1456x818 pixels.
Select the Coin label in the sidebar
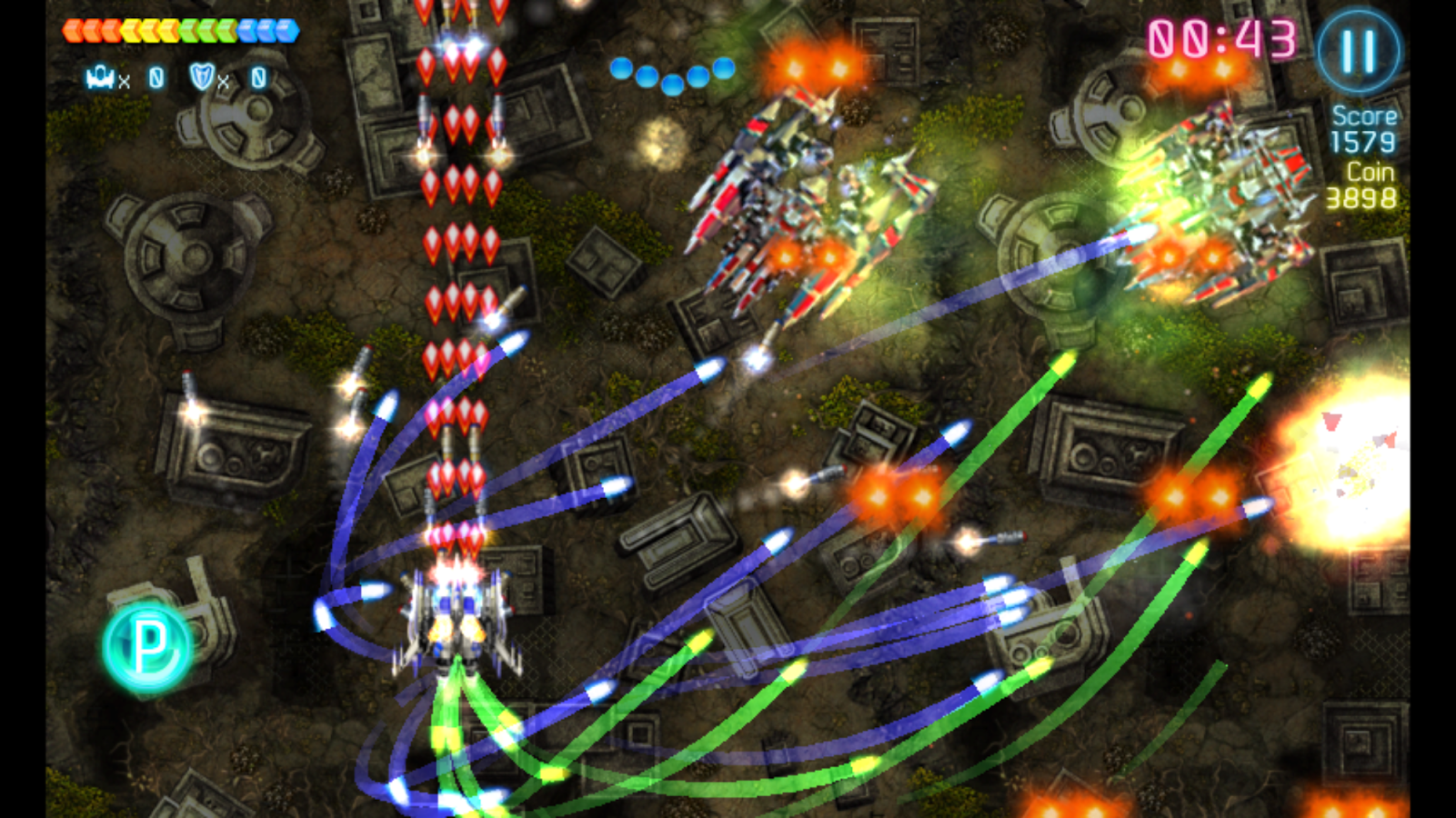[1369, 172]
